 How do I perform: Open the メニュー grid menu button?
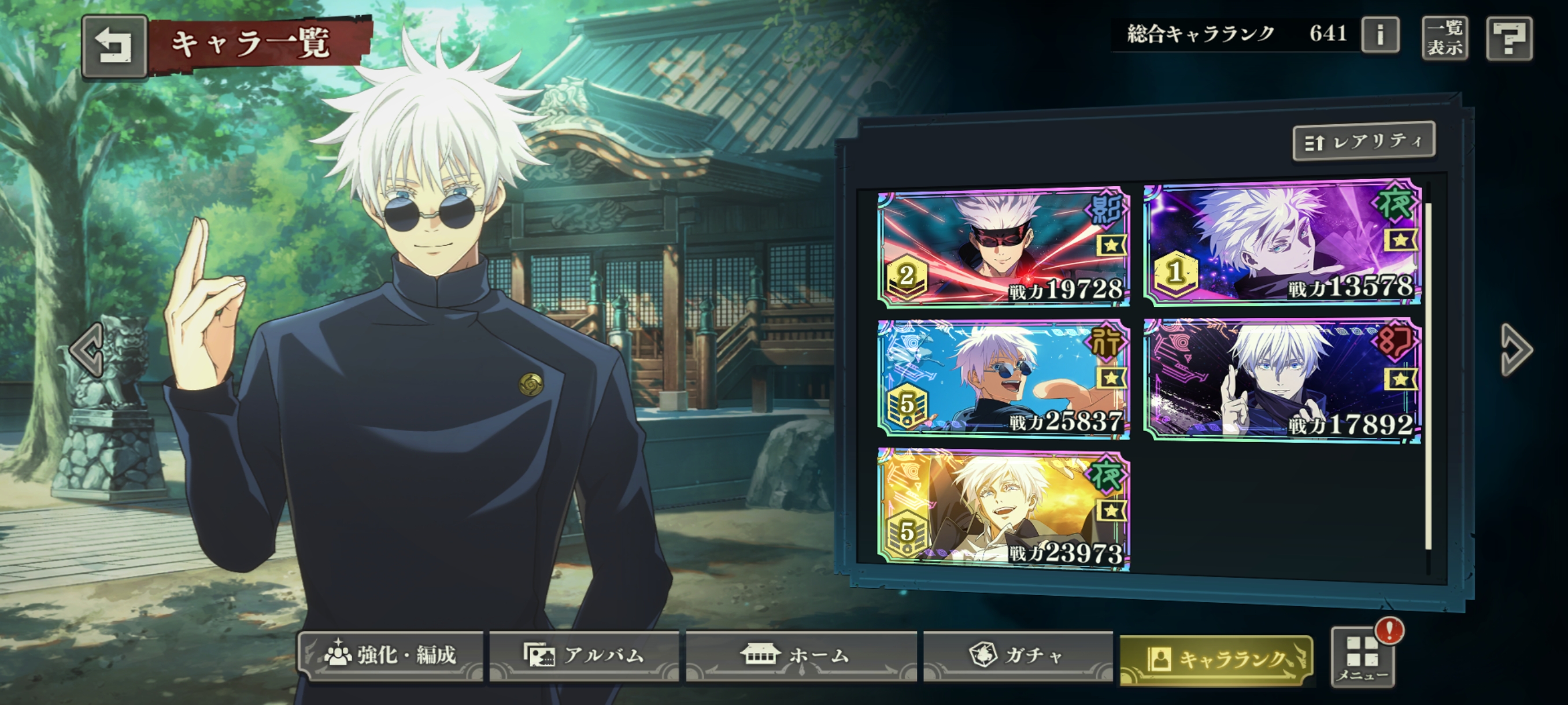tap(1363, 658)
